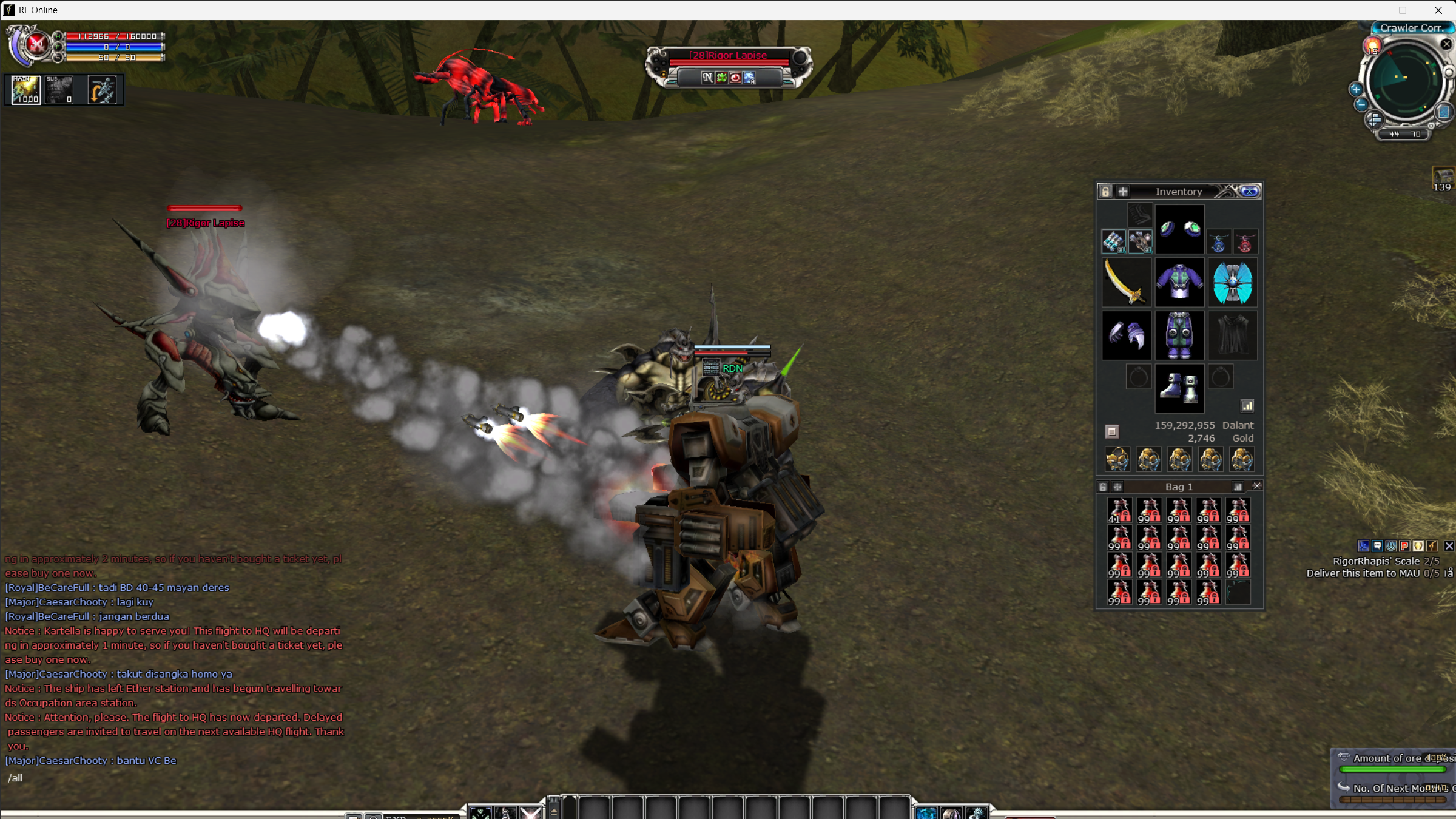Select the golden curved sword slot
Viewport: 1456px width, 819px height.
pyautogui.click(x=1126, y=282)
